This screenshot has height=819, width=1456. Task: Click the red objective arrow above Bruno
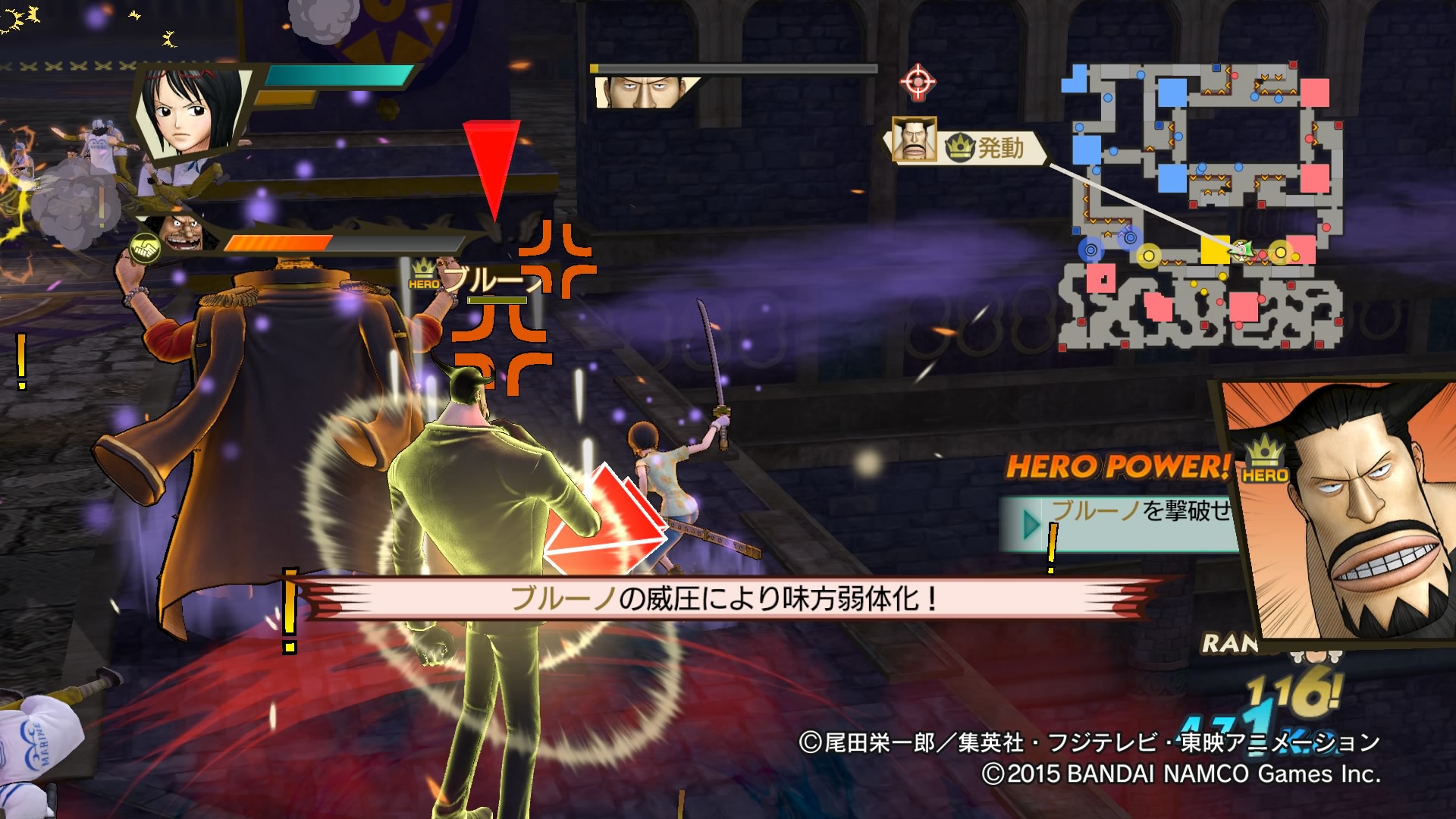tap(493, 163)
